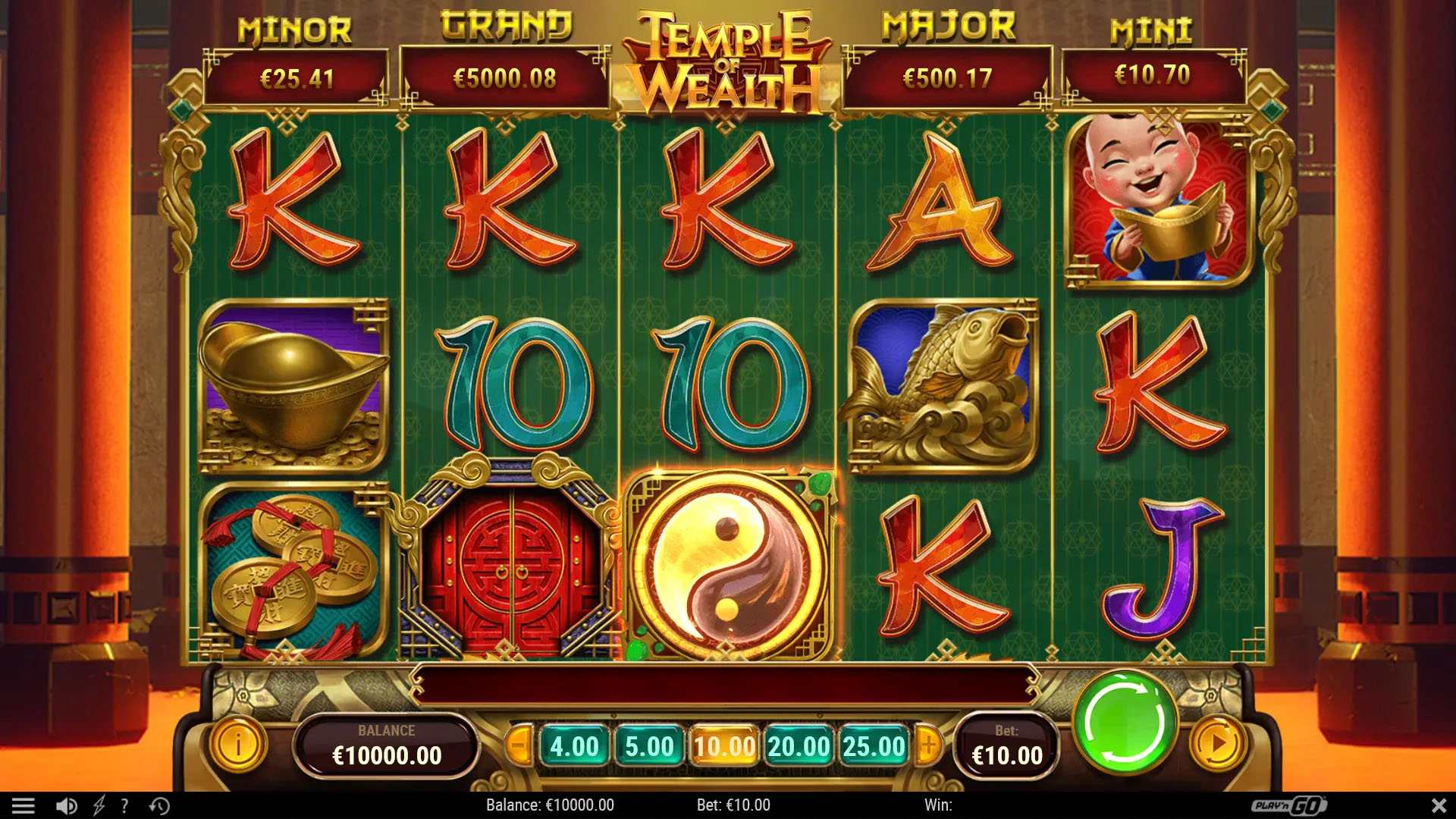This screenshot has height=819, width=1456.
Task: Open the paytable info button
Action: coord(237,744)
